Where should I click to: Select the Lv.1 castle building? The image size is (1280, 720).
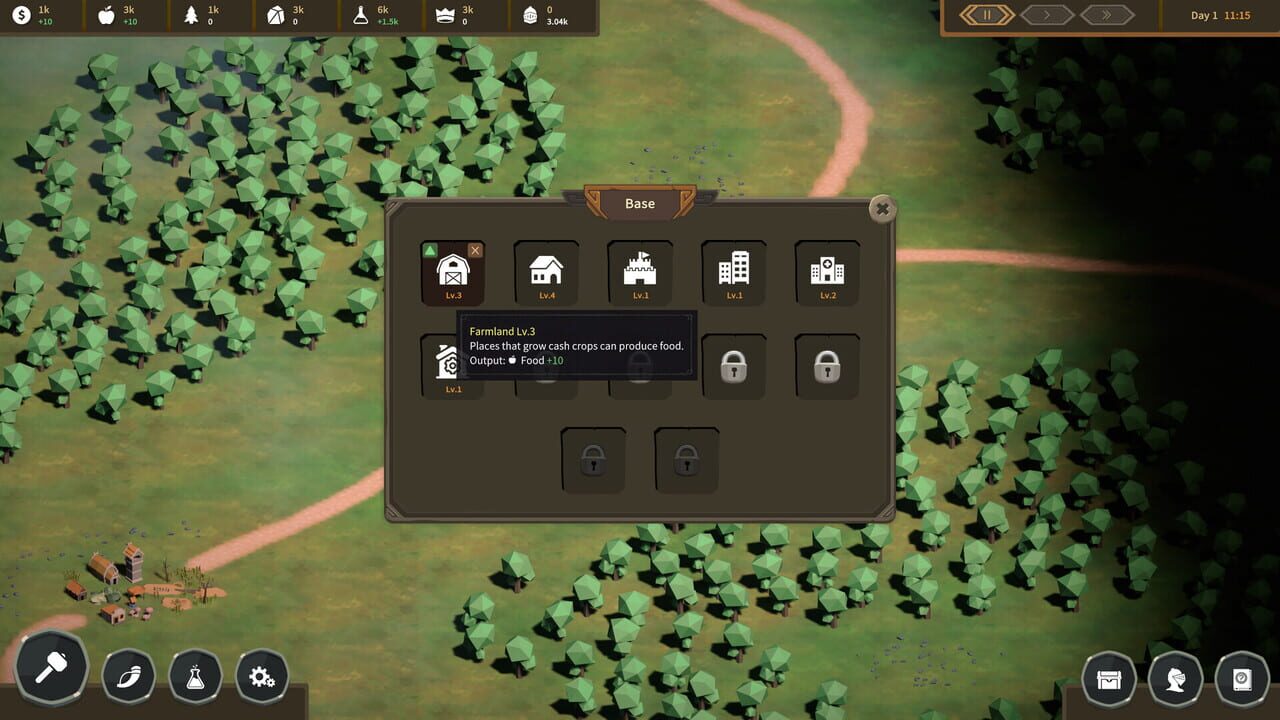click(x=640, y=272)
